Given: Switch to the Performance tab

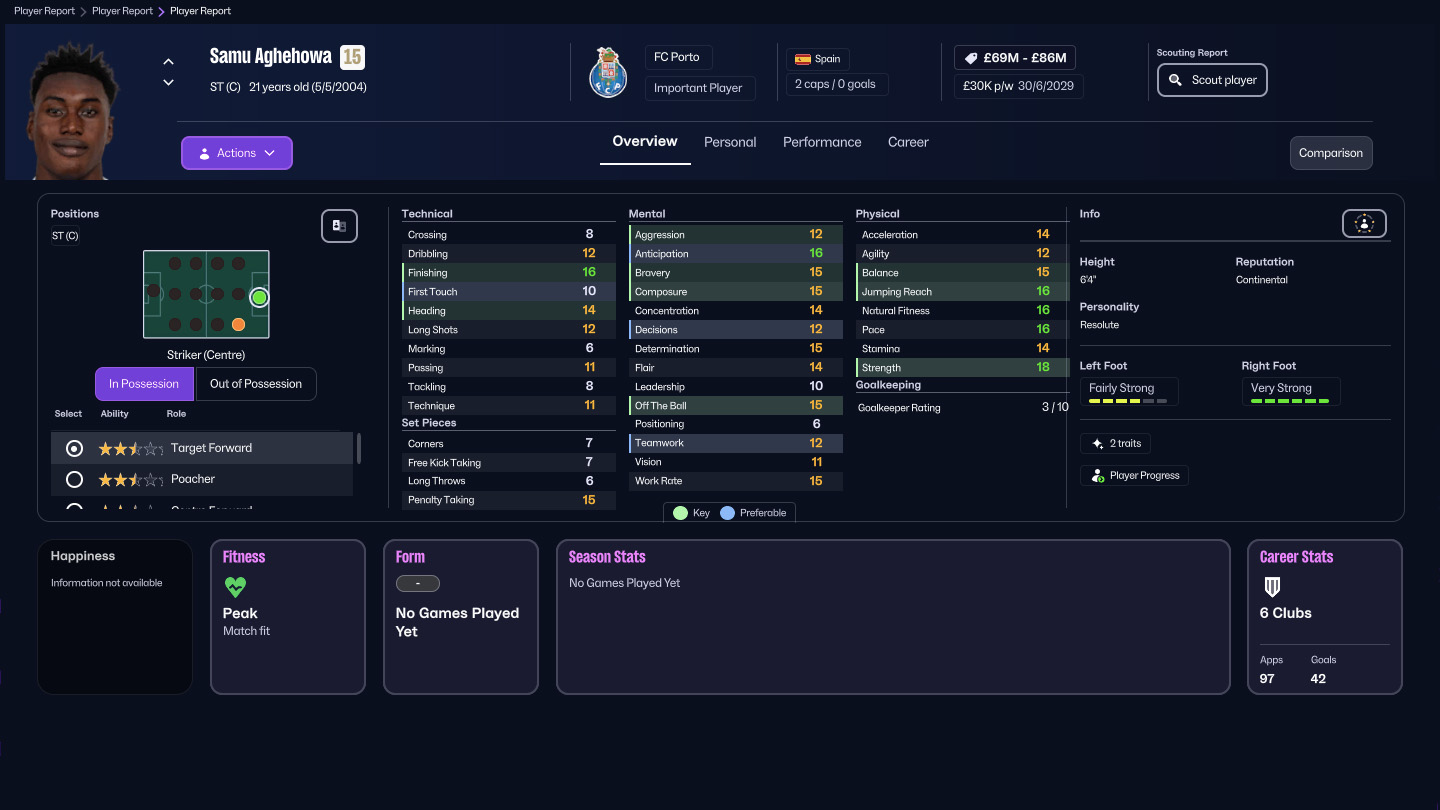Looking at the screenshot, I should click(x=822, y=142).
